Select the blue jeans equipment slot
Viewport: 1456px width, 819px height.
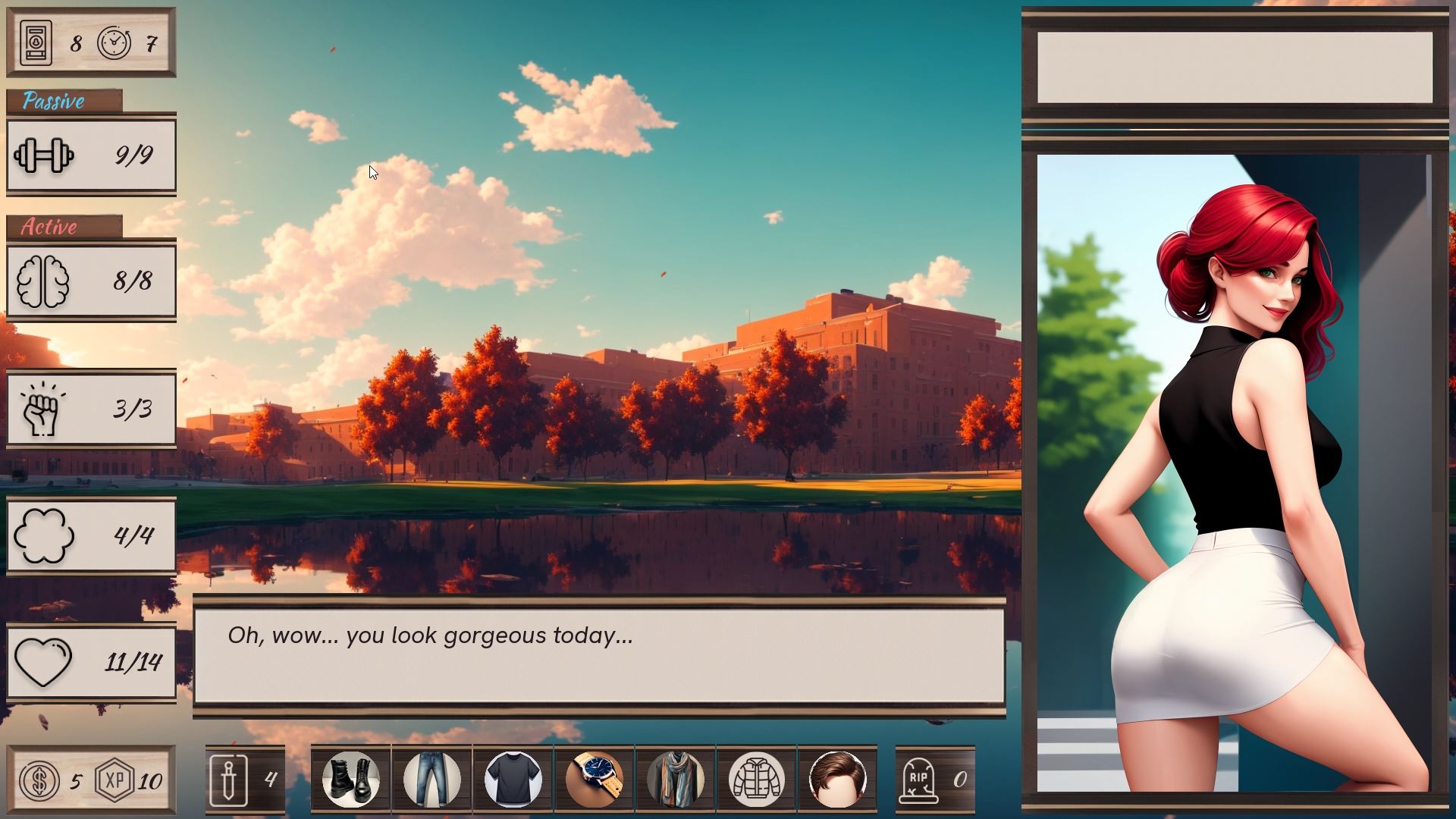click(x=431, y=779)
